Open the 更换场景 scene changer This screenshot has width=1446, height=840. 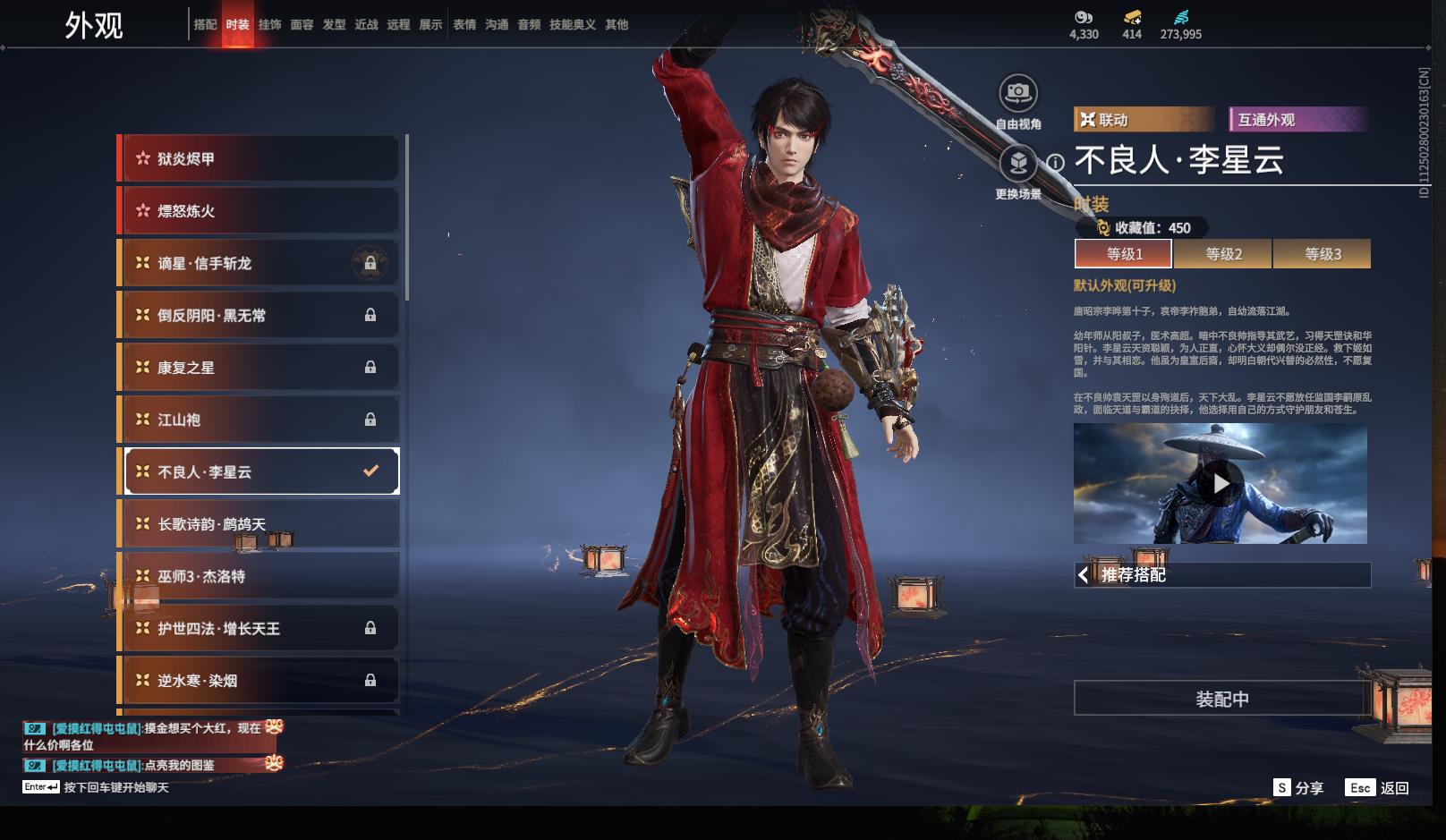pos(1017,164)
